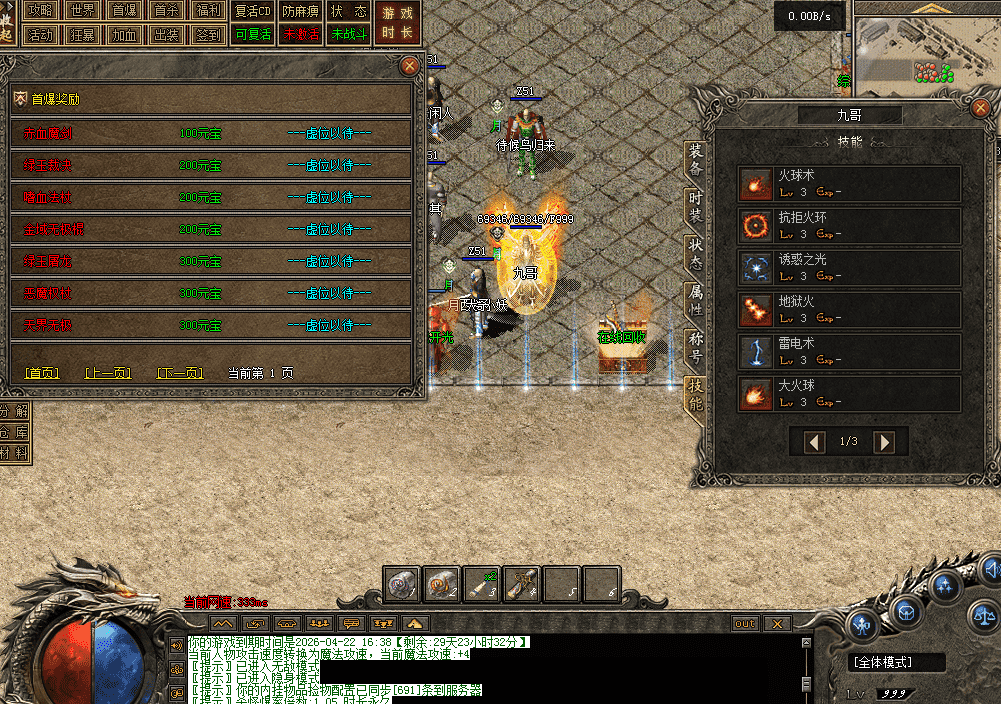Open the 福利 benefits menu
1001x704 pixels.
pos(209,11)
